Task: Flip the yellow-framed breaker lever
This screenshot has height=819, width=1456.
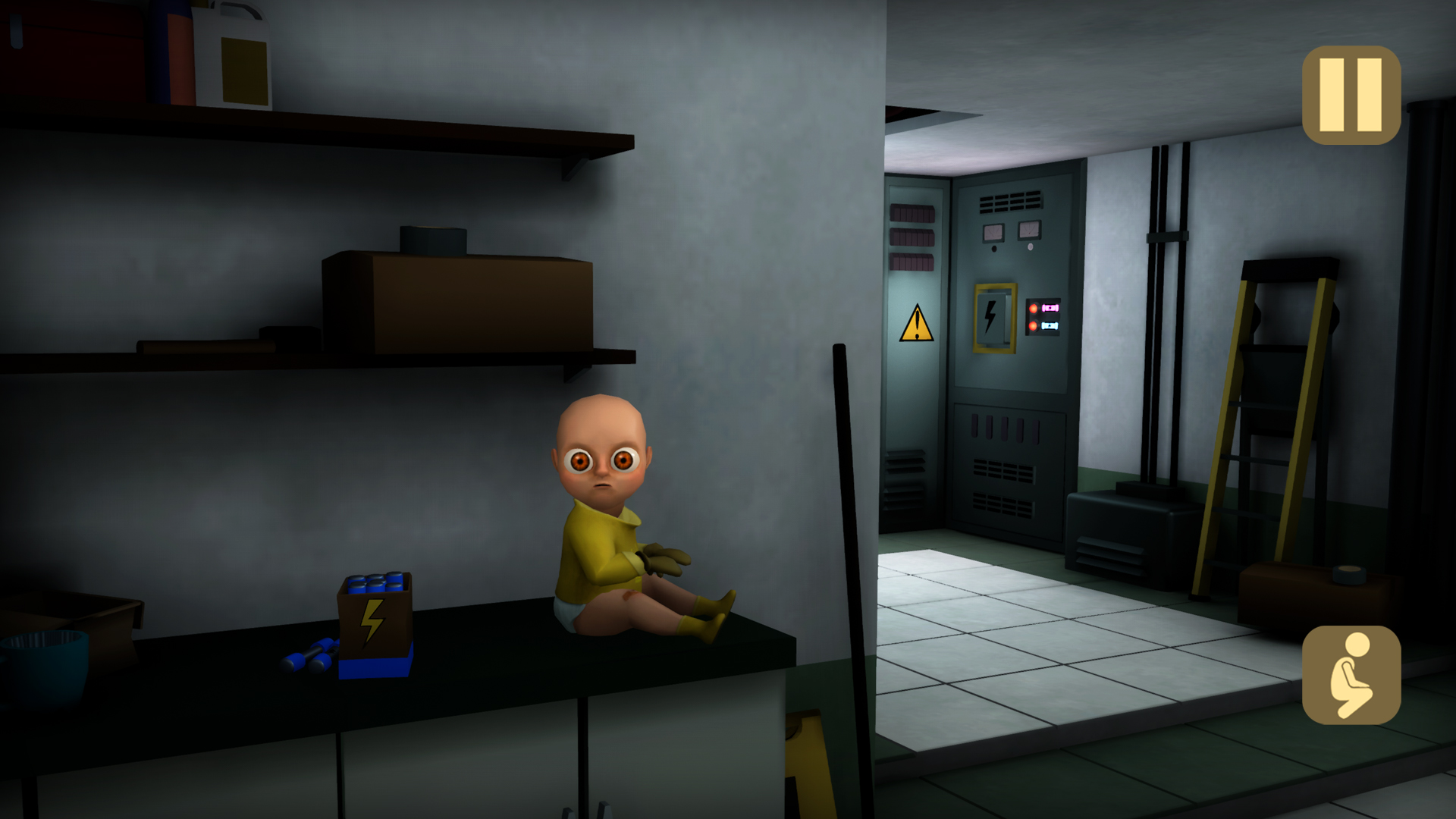Action: pos(993,318)
